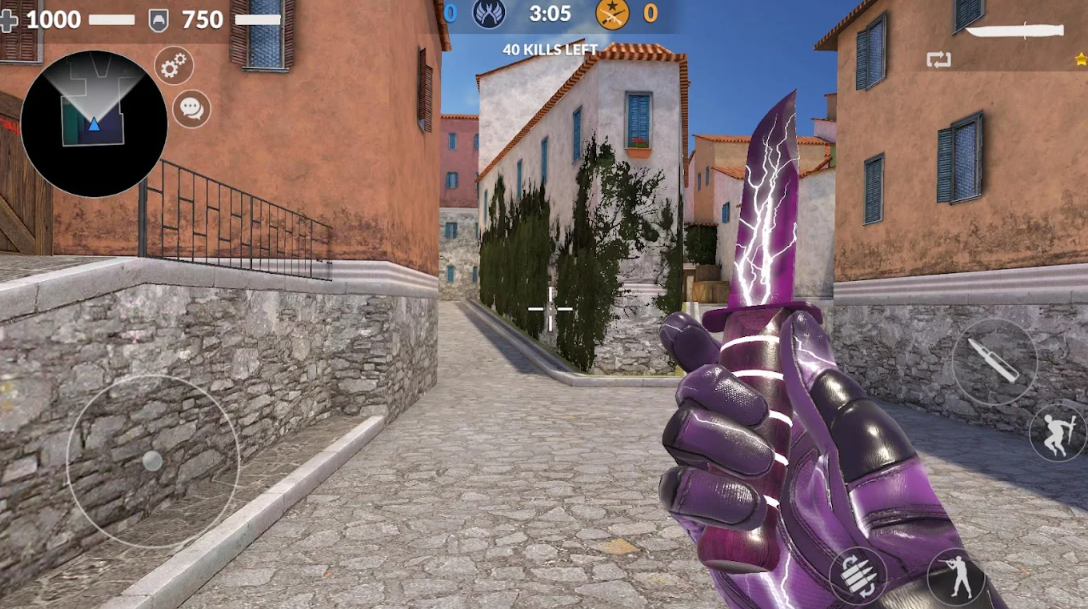Open the settings gear icon
Image resolution: width=1088 pixels, height=609 pixels.
click(x=174, y=66)
